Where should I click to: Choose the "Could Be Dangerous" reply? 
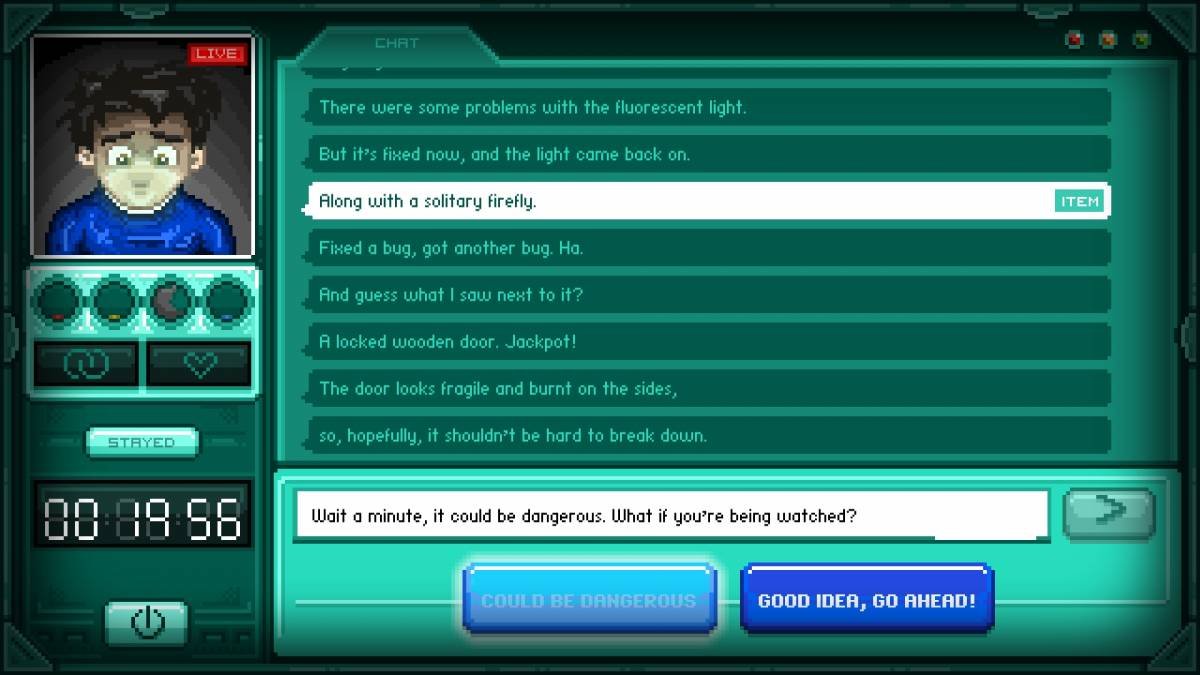(589, 600)
